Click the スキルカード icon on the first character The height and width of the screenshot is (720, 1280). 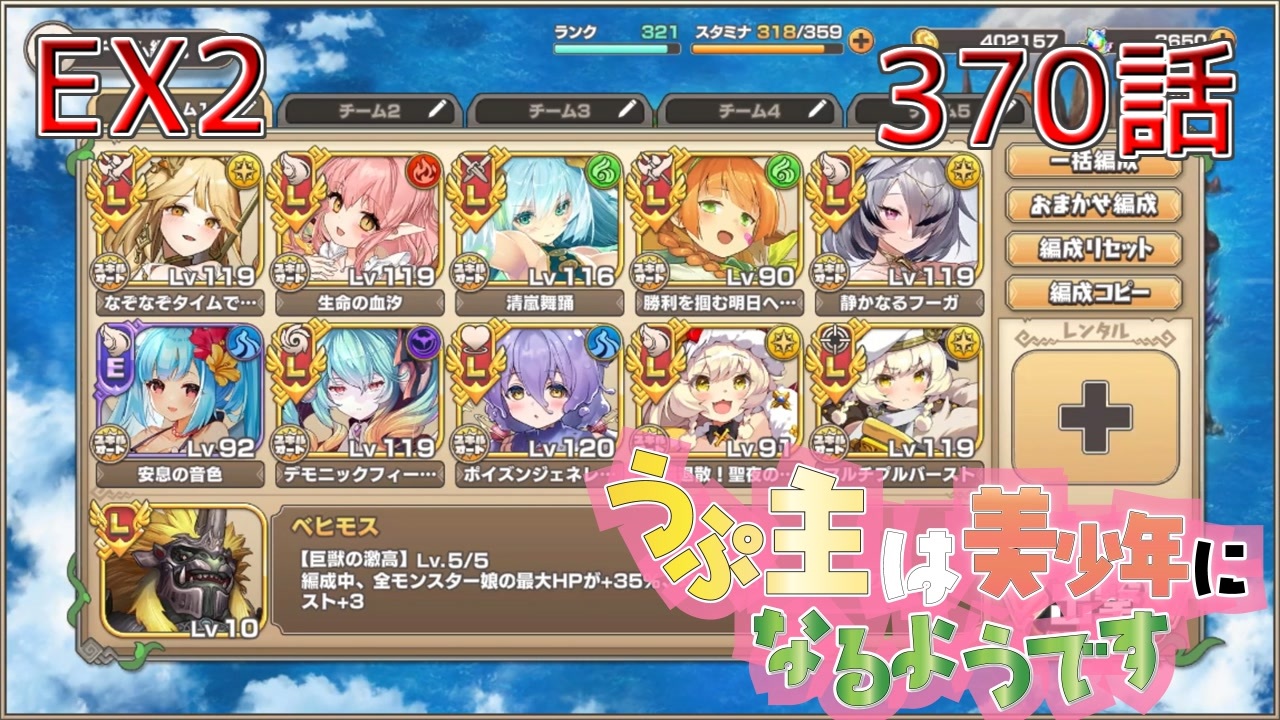113,270
